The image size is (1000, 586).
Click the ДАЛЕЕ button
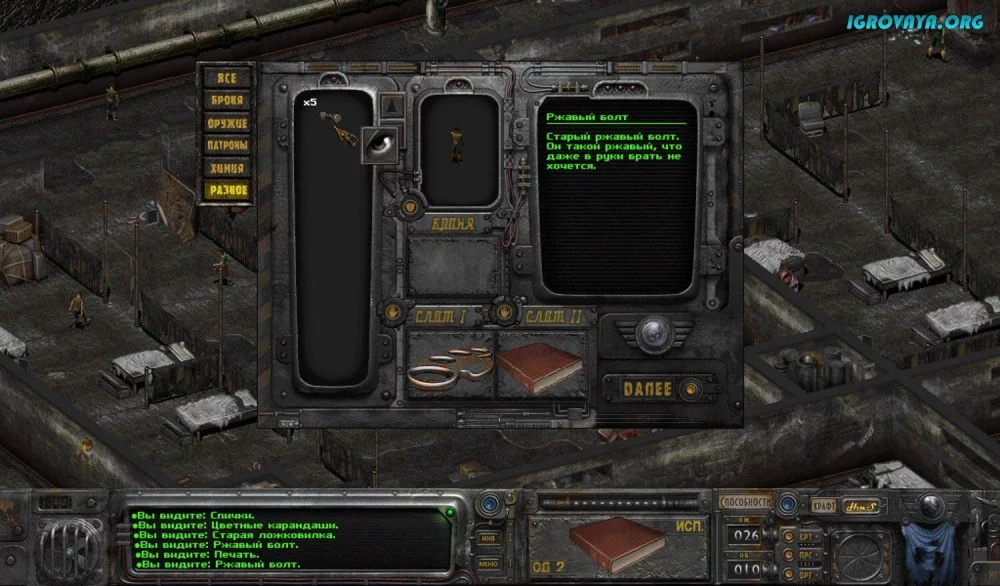click(651, 389)
